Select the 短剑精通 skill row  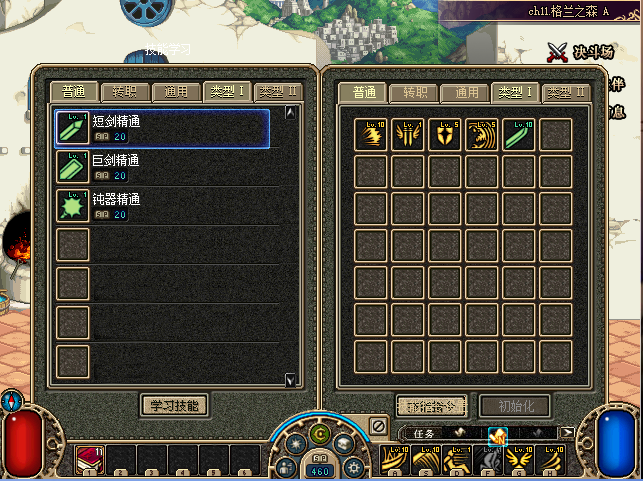(x=162, y=128)
